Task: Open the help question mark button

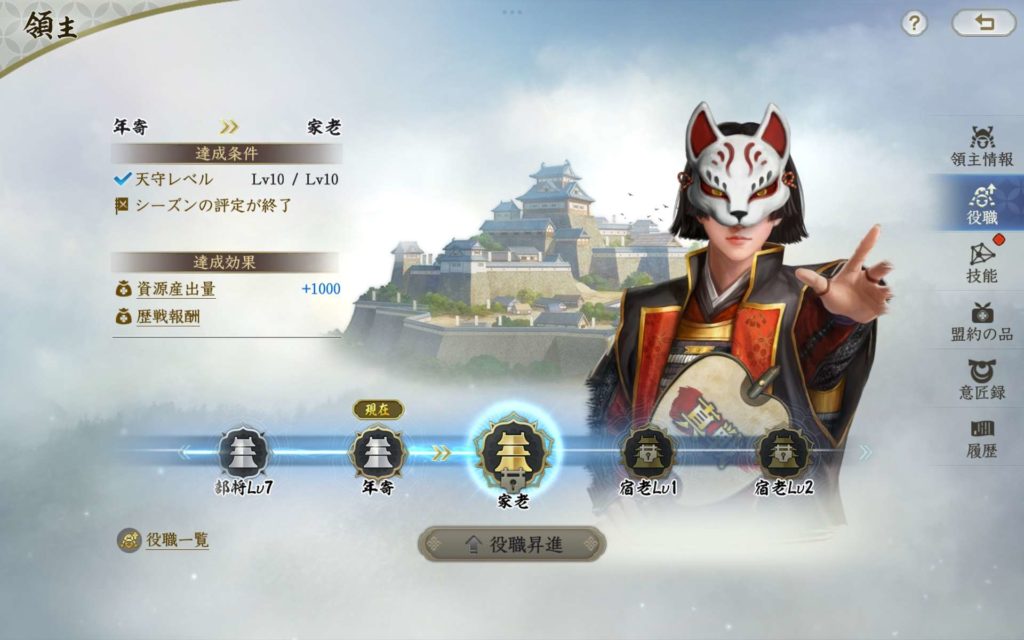Action: click(914, 23)
